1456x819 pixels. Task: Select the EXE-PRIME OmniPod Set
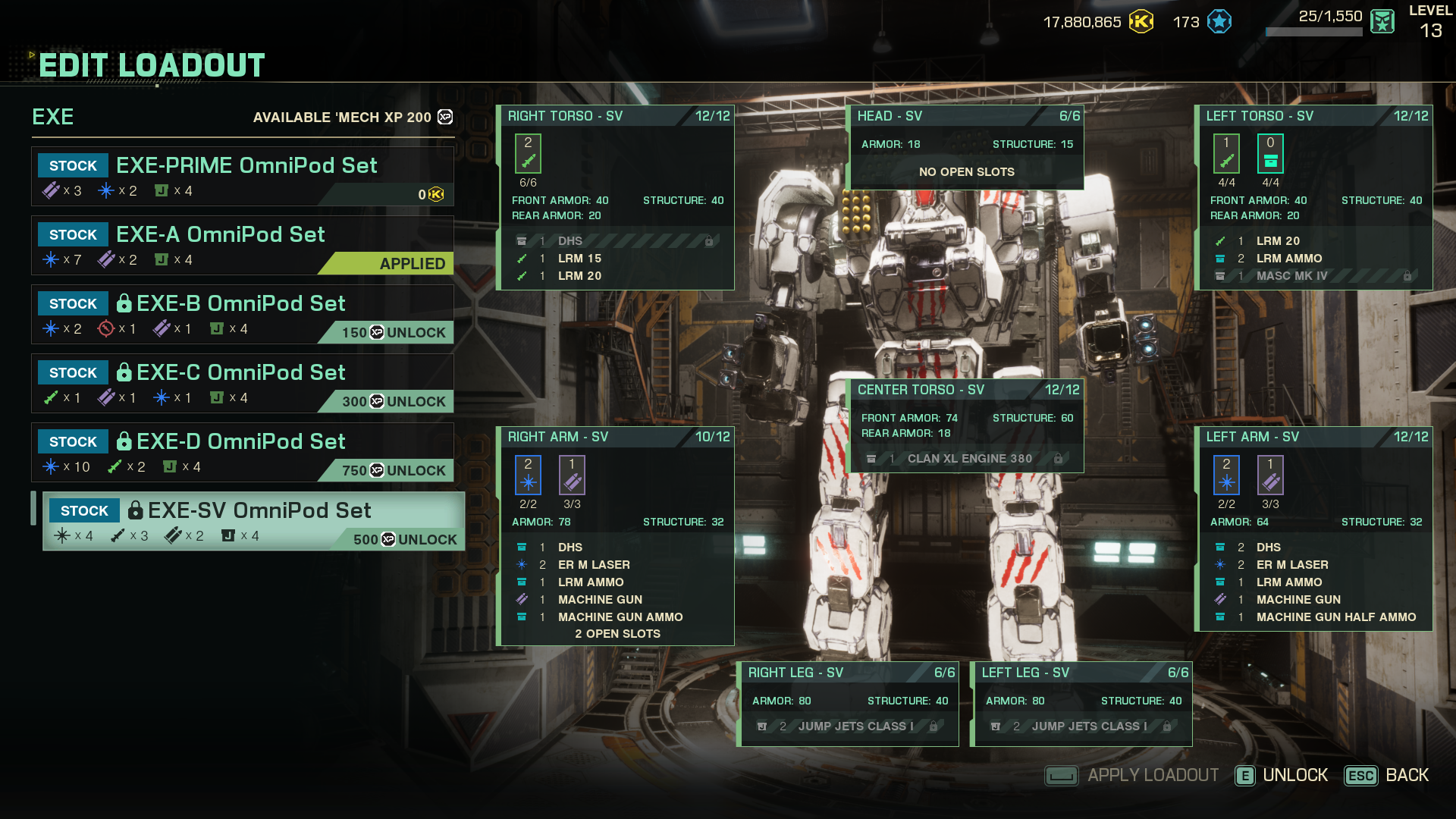click(243, 176)
